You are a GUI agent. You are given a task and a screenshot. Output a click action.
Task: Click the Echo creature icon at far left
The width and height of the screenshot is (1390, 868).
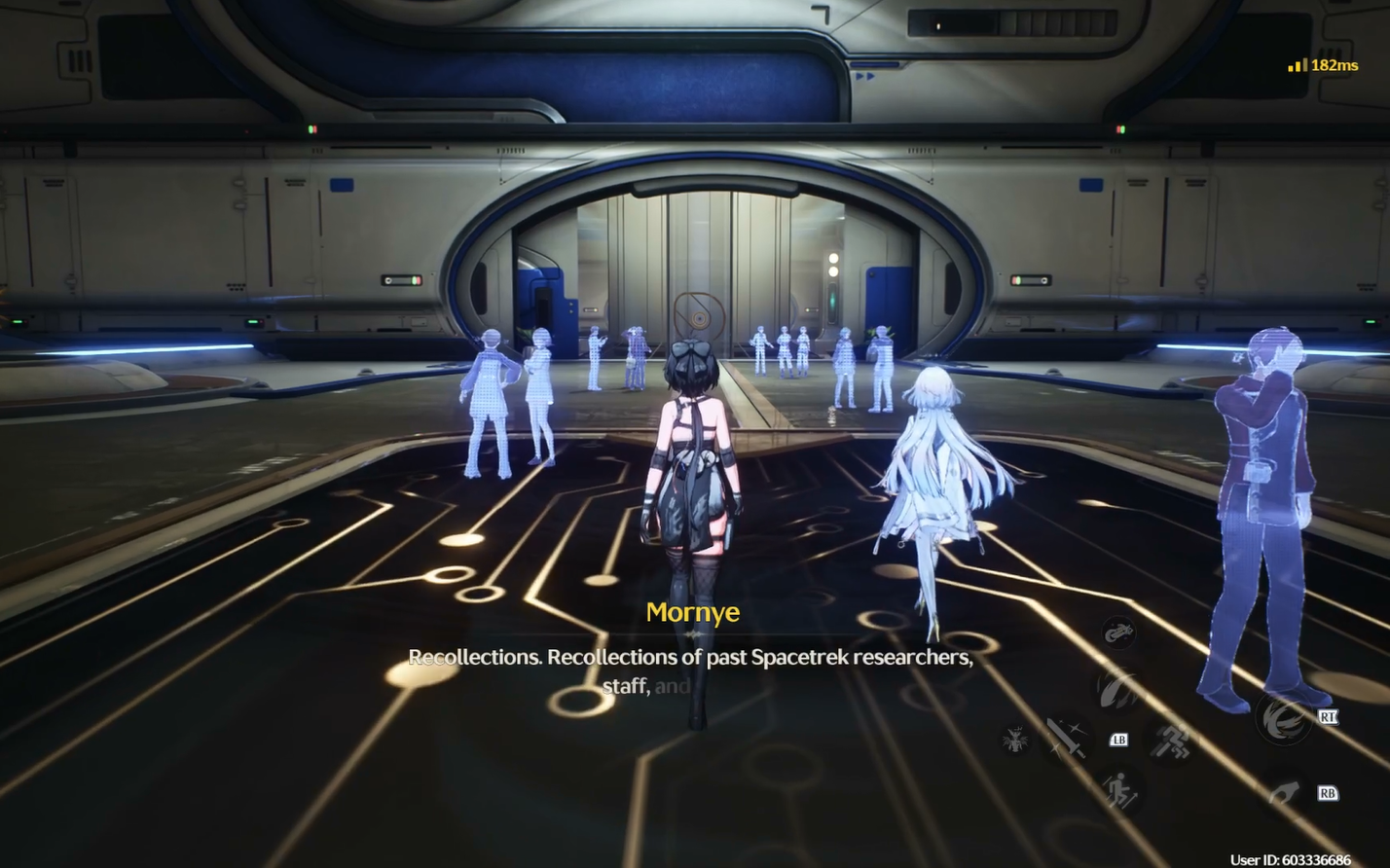1016,740
